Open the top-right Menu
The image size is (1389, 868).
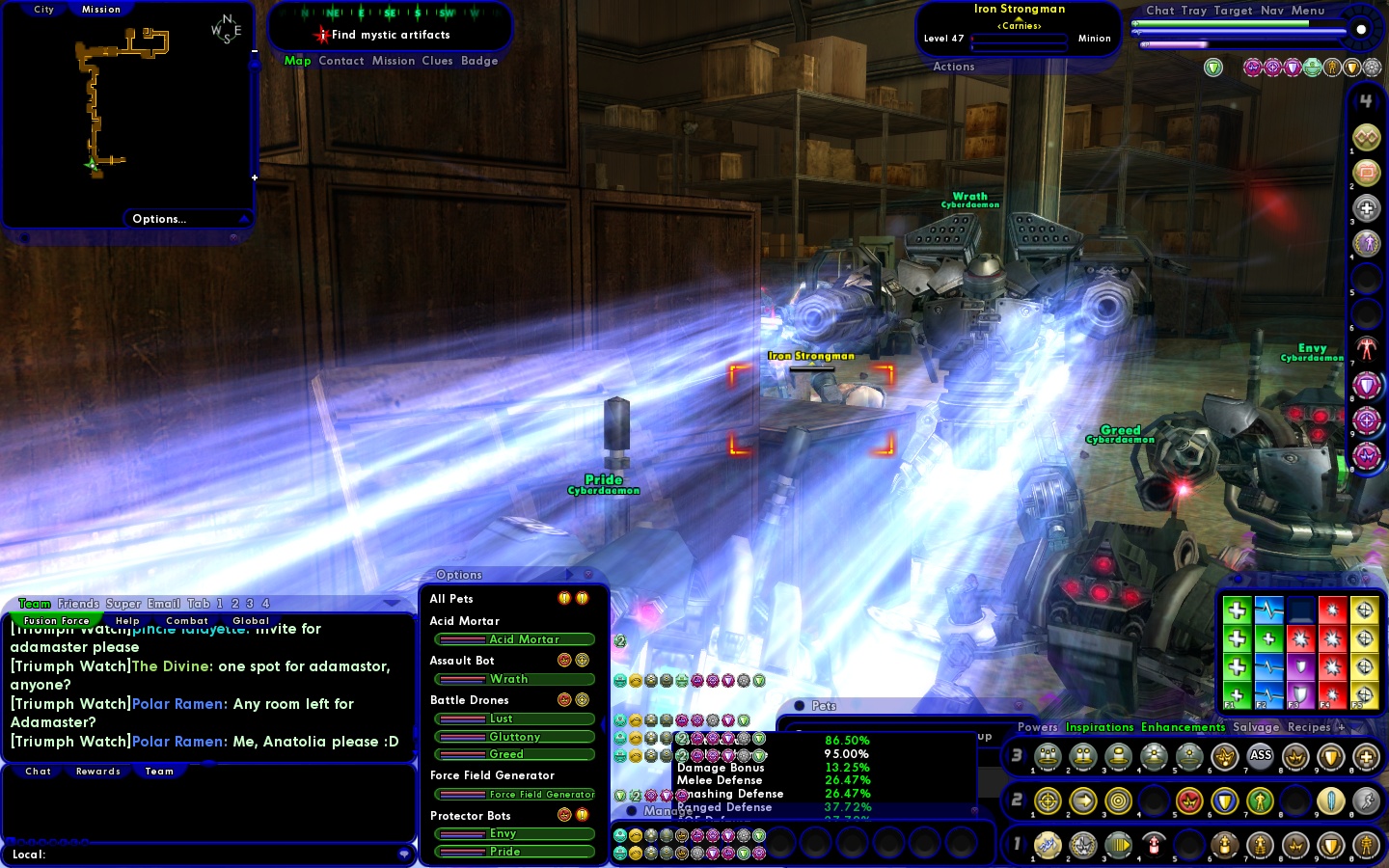[1308, 11]
